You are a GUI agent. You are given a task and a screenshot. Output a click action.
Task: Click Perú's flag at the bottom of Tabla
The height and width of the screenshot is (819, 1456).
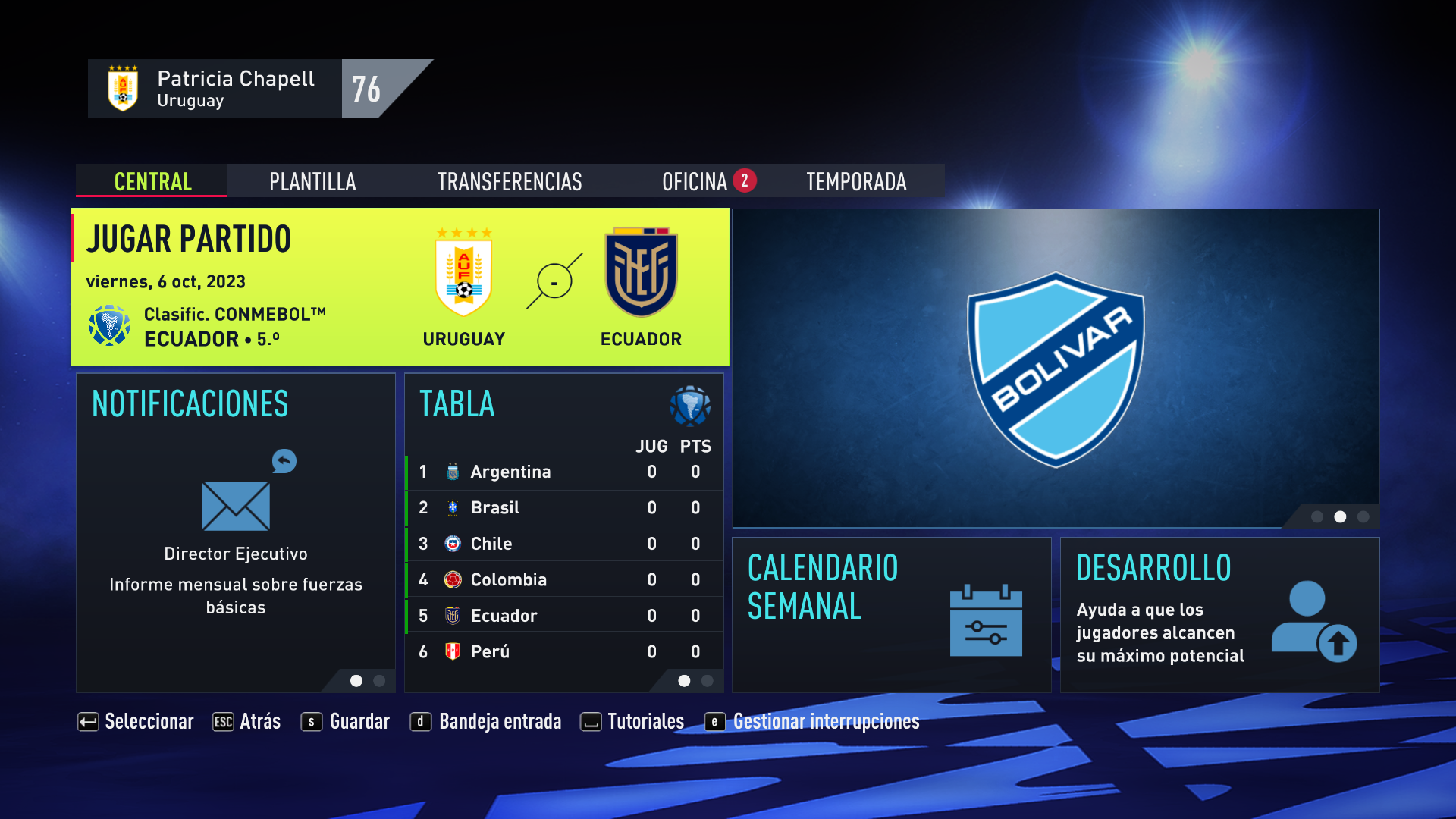[x=453, y=651]
